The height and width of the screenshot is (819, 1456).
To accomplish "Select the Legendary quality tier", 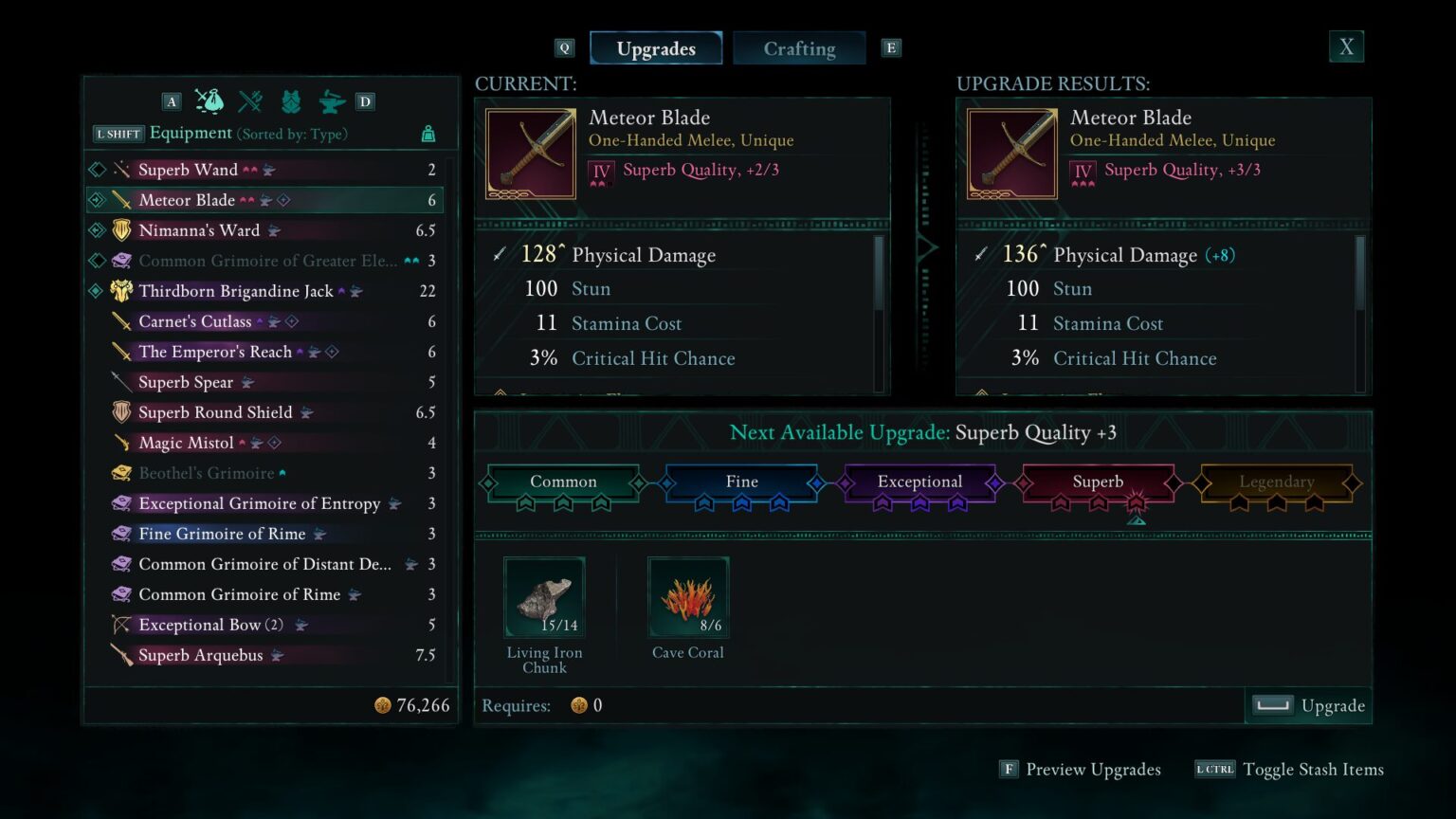I will tap(1276, 482).
